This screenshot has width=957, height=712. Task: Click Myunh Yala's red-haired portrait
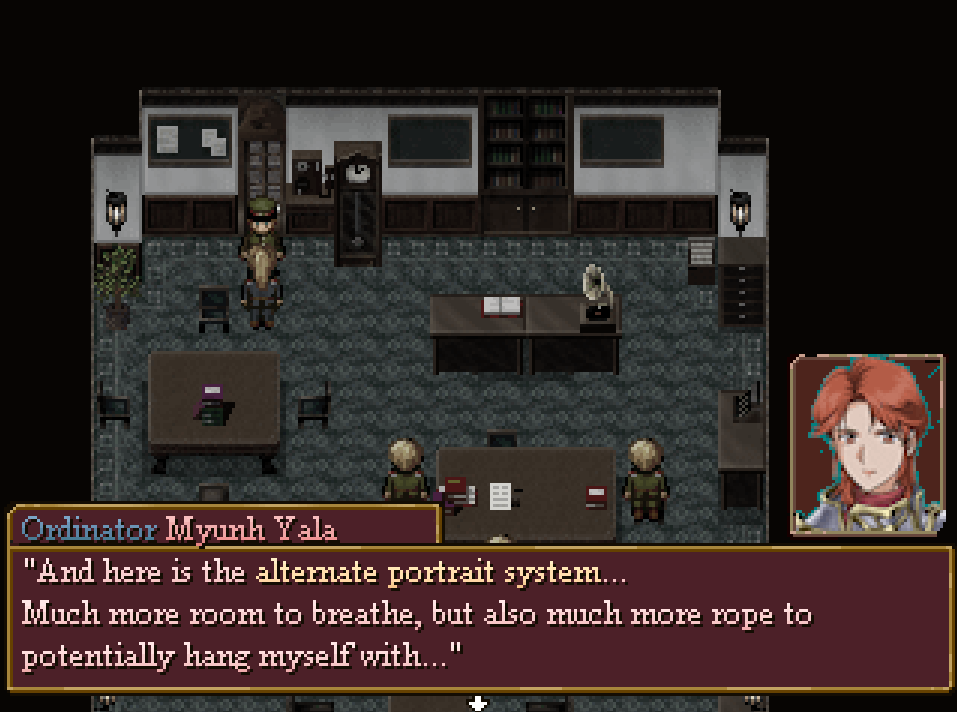click(x=867, y=445)
